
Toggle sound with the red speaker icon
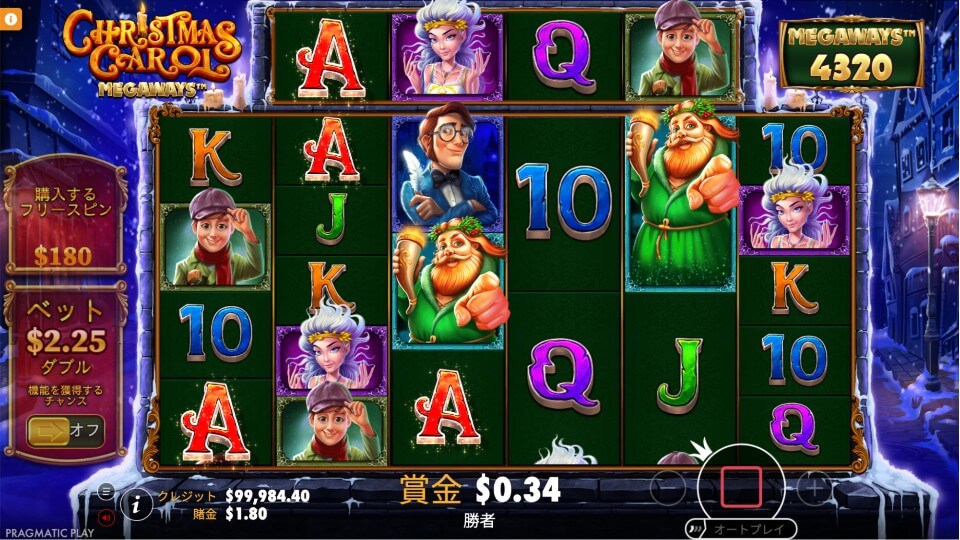(106, 518)
